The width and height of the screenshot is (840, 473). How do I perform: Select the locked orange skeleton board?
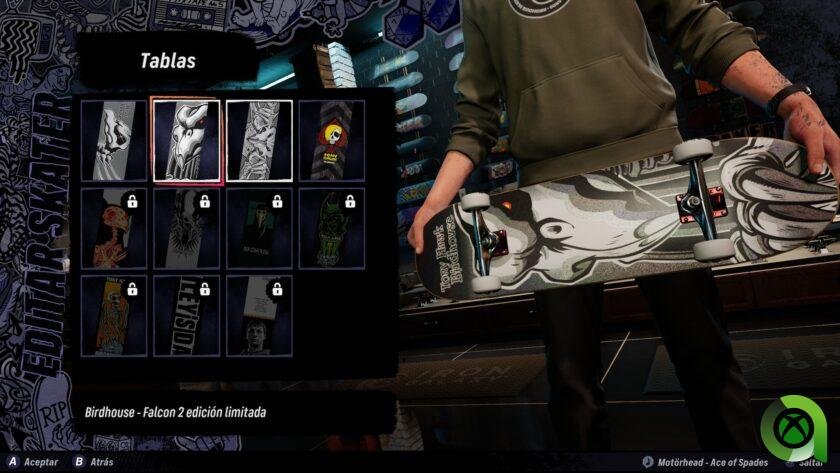[x=113, y=315]
